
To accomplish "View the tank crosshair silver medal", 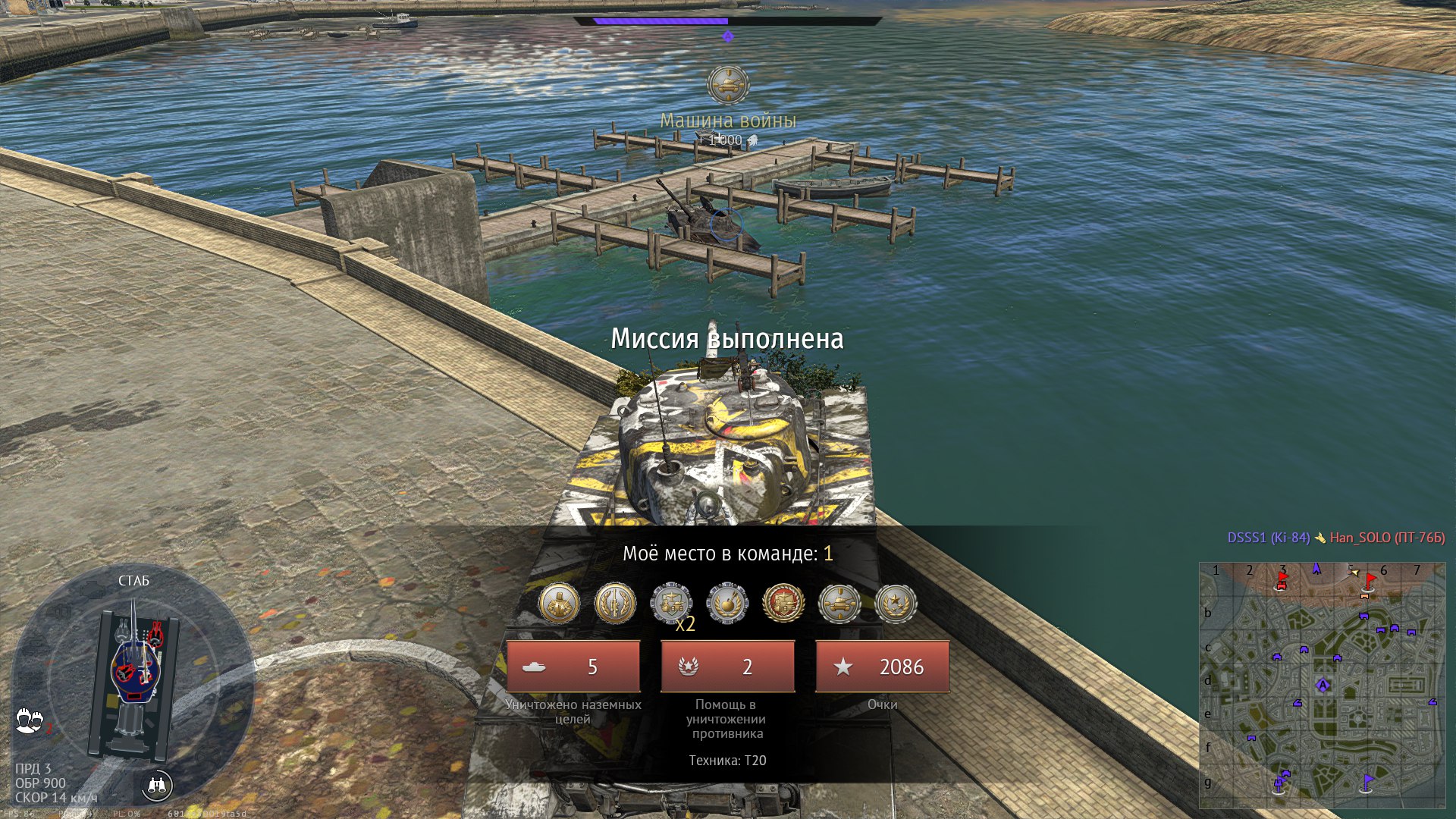I will [839, 604].
